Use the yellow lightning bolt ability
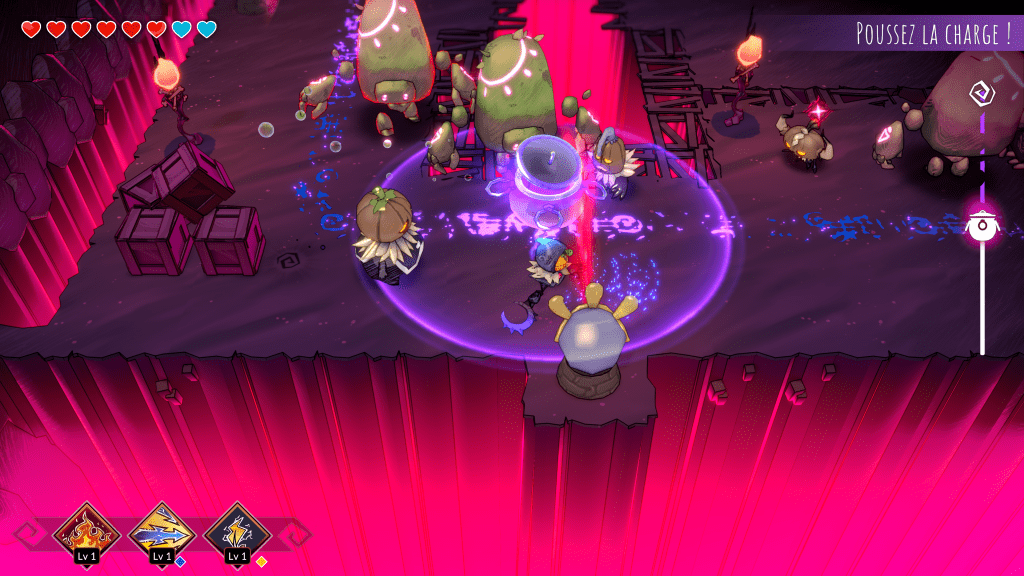The image size is (1024, 576). point(237,532)
